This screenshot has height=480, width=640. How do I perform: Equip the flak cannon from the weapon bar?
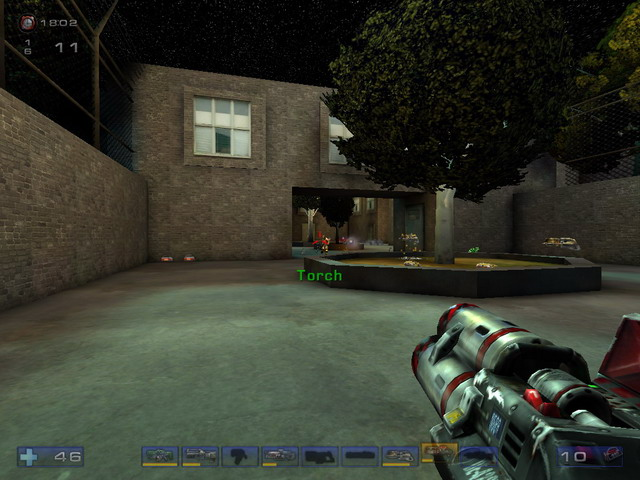[400, 456]
